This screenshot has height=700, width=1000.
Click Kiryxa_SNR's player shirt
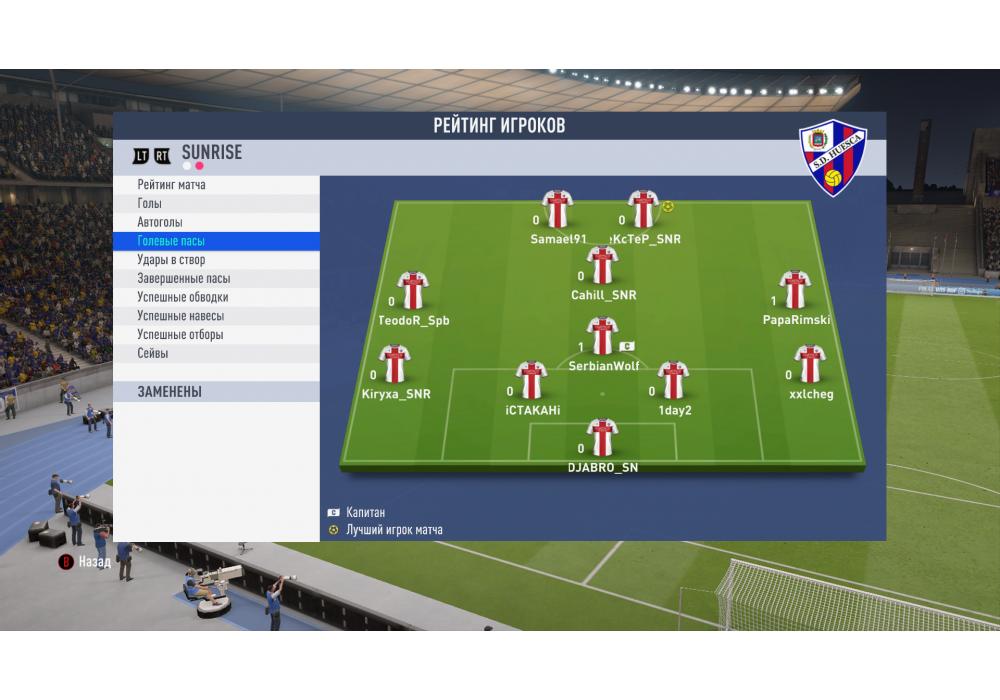tap(395, 364)
